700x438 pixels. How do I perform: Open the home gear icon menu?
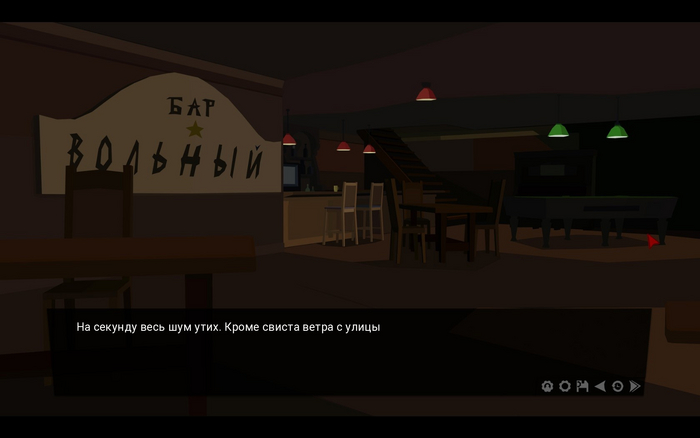(x=547, y=386)
